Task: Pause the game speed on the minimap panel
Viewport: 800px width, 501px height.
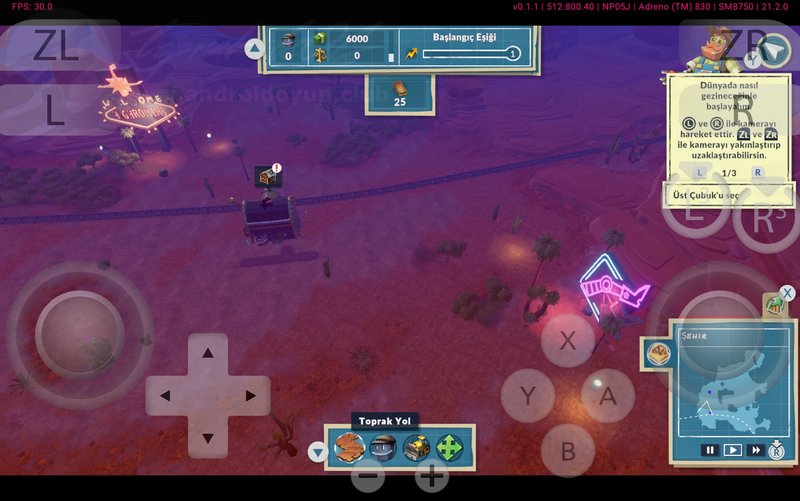Action: pos(710,450)
